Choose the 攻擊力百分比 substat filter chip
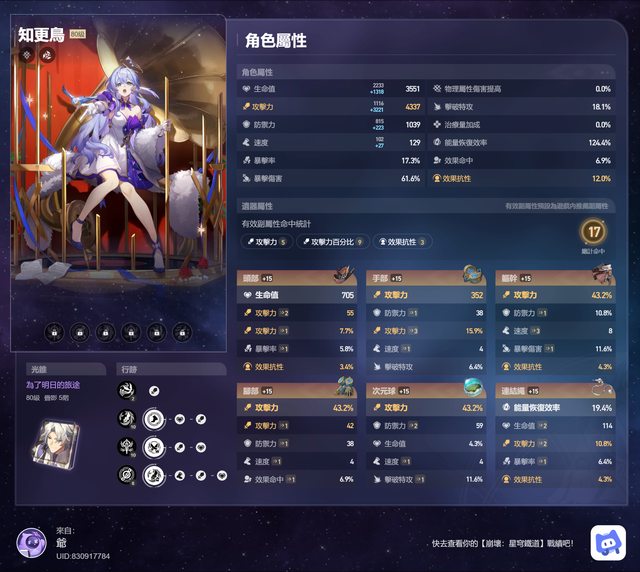The width and height of the screenshot is (640, 572). [x=333, y=241]
